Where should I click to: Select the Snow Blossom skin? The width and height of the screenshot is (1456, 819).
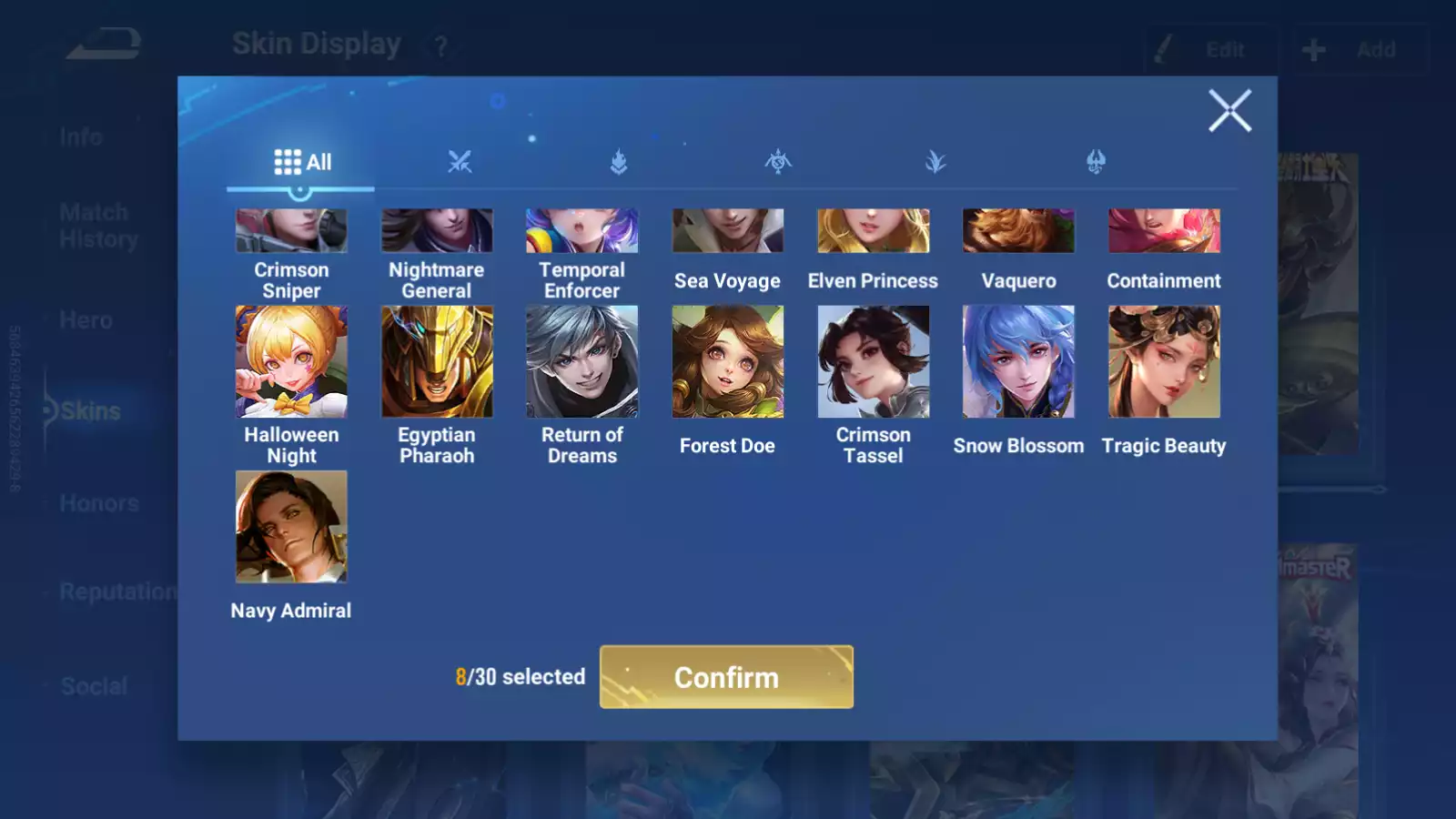point(1018,362)
